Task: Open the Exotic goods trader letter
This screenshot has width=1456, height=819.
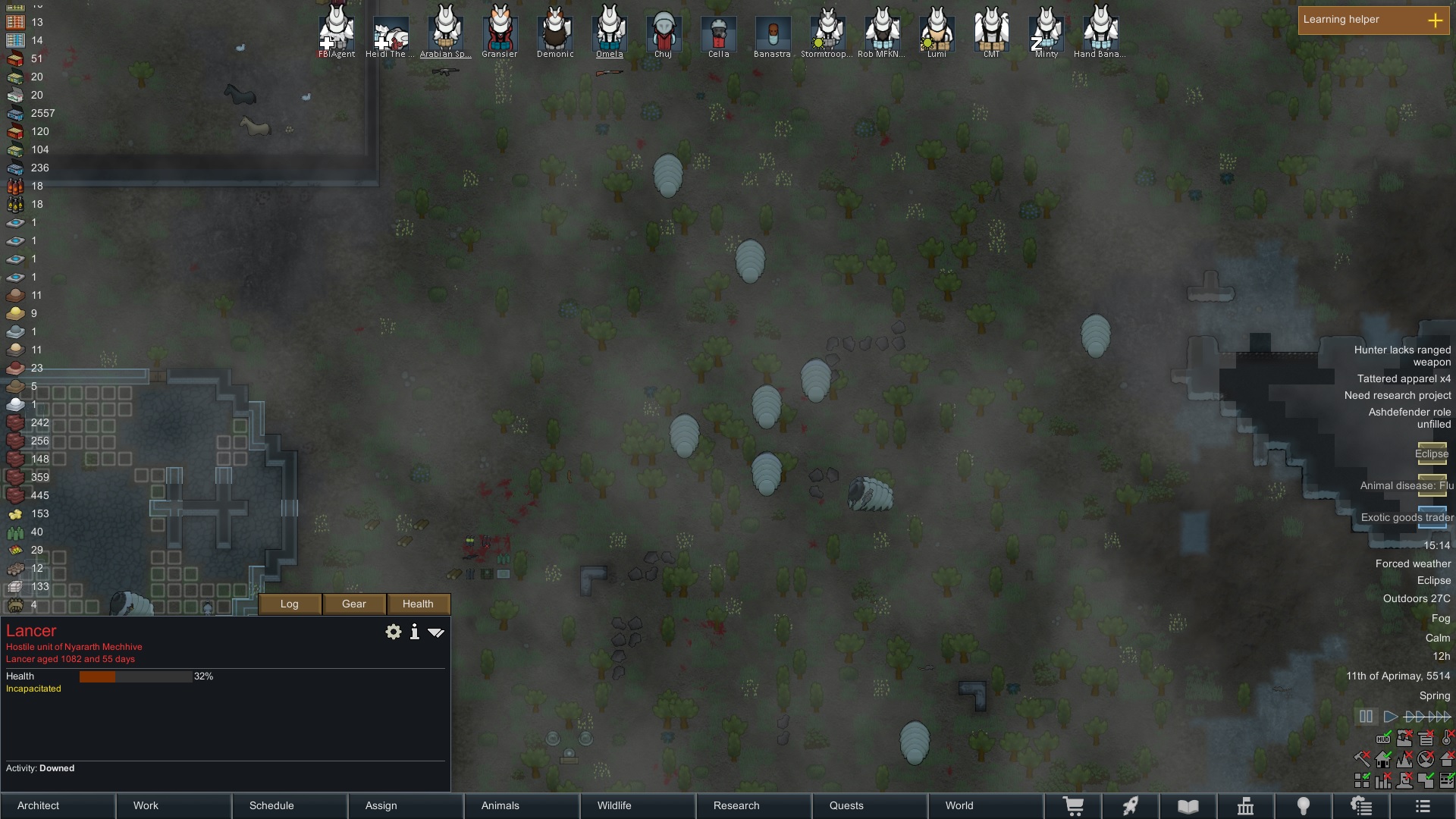Action: click(1432, 517)
